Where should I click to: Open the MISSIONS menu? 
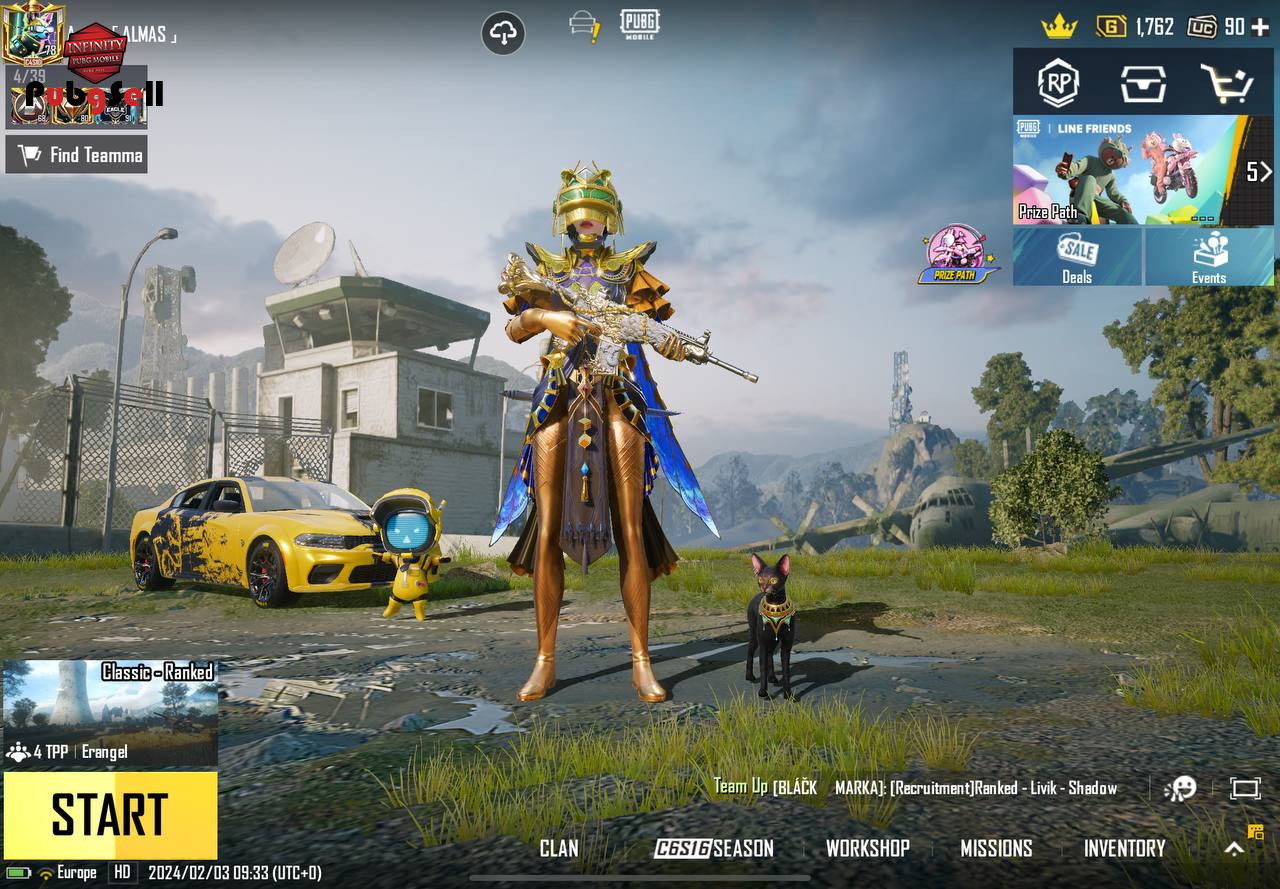[996, 848]
